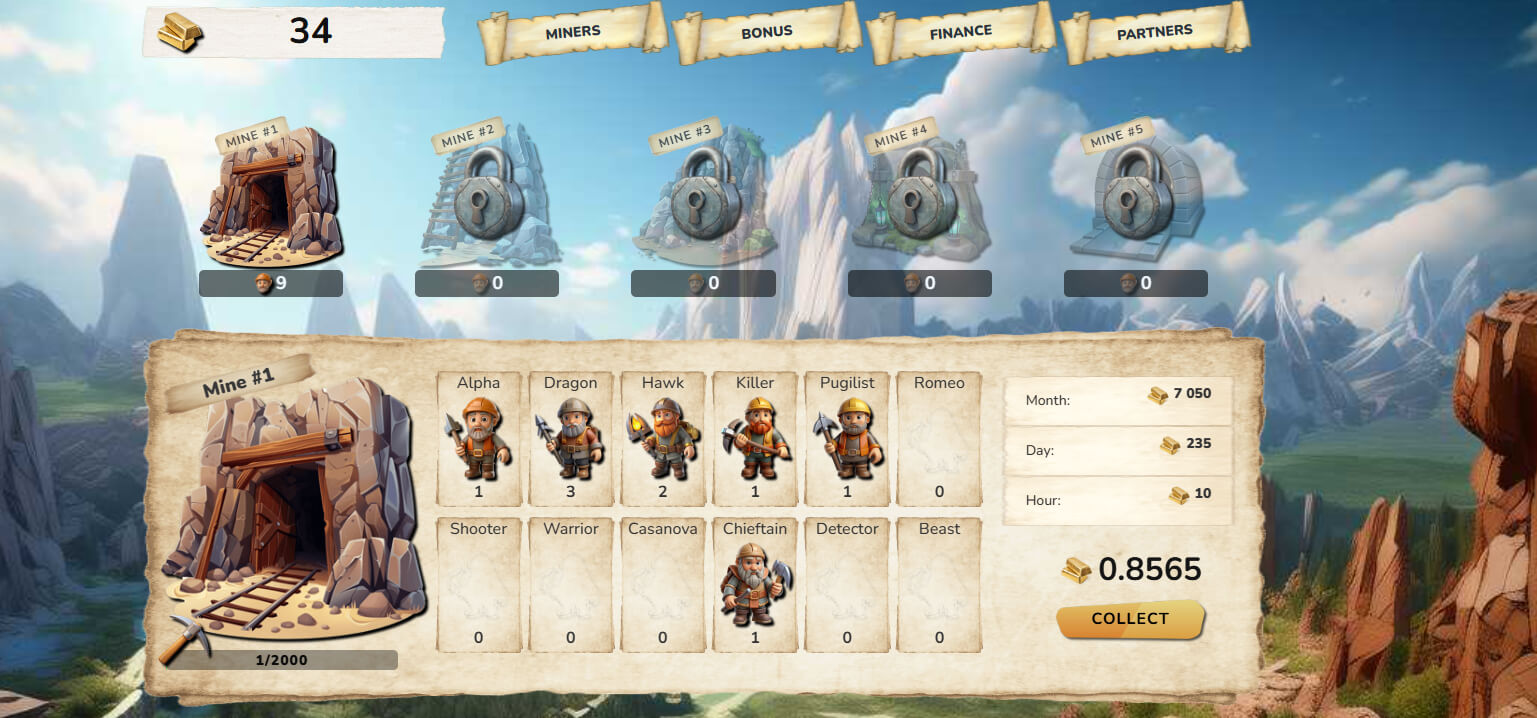Open the Bonus menu scroll
1537x718 pixels.
766,33
